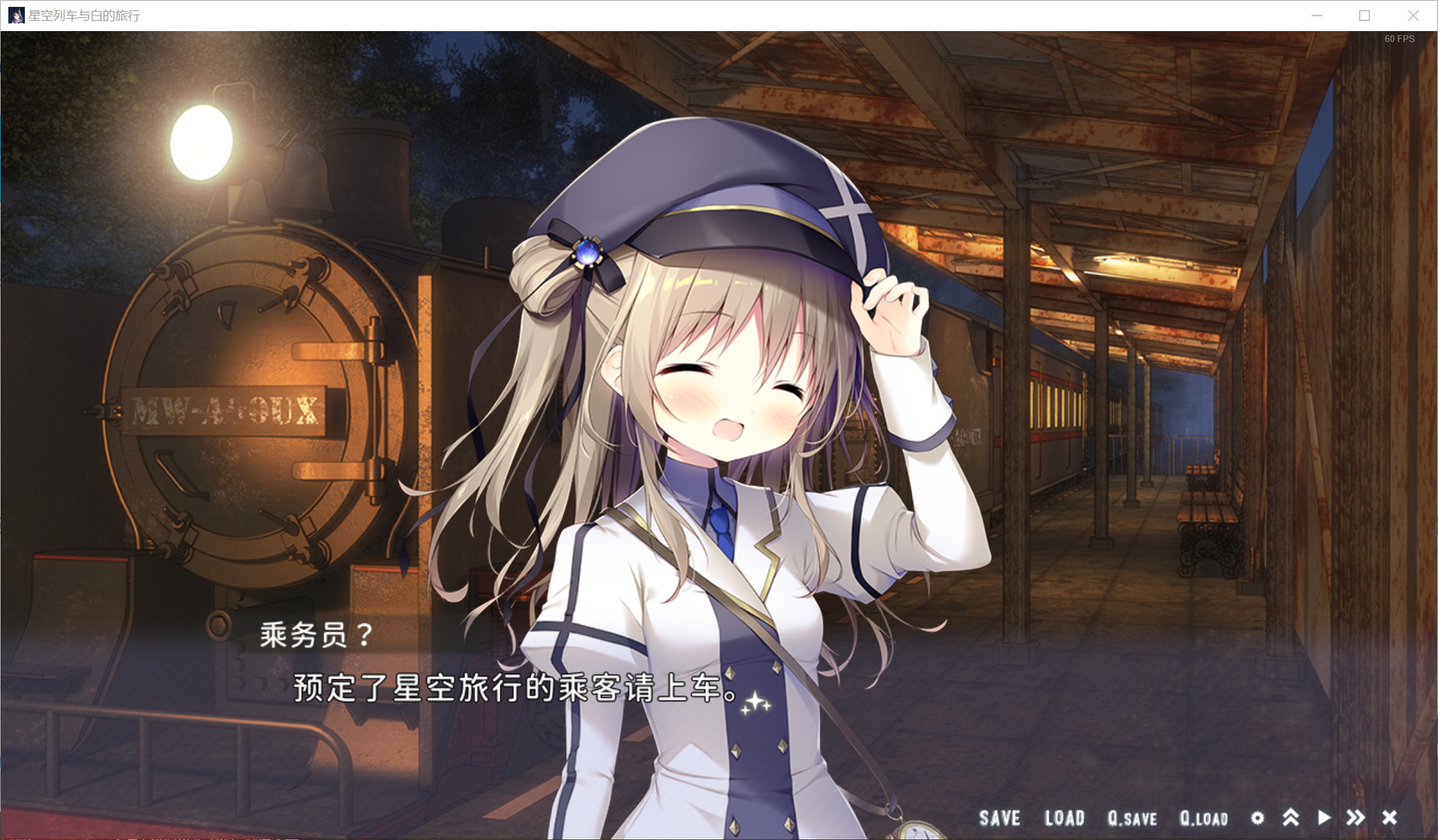Click the 60 FPS counter
This screenshot has height=840, width=1438.
(1399, 37)
